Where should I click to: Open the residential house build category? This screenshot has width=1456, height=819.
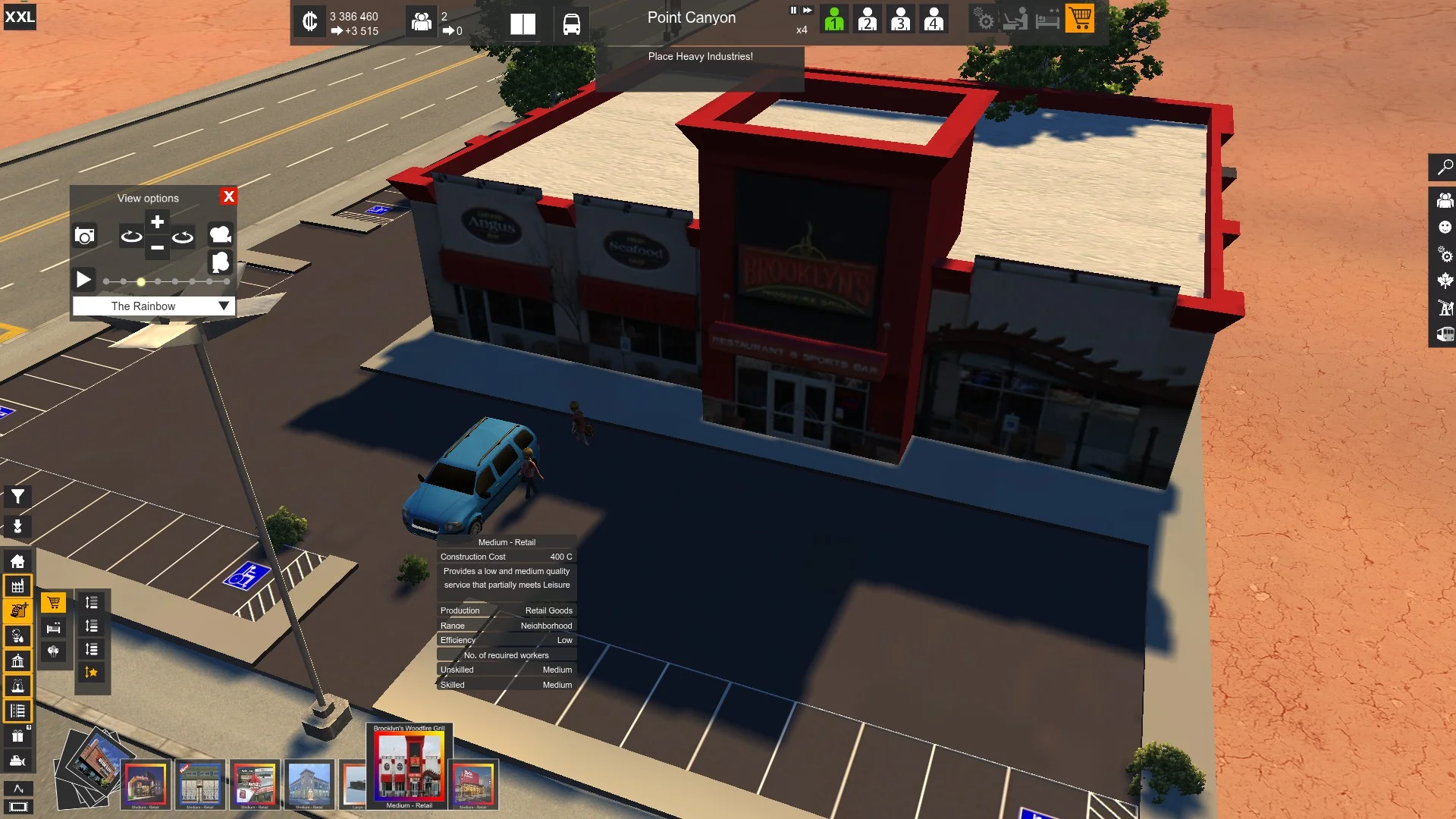click(17, 561)
